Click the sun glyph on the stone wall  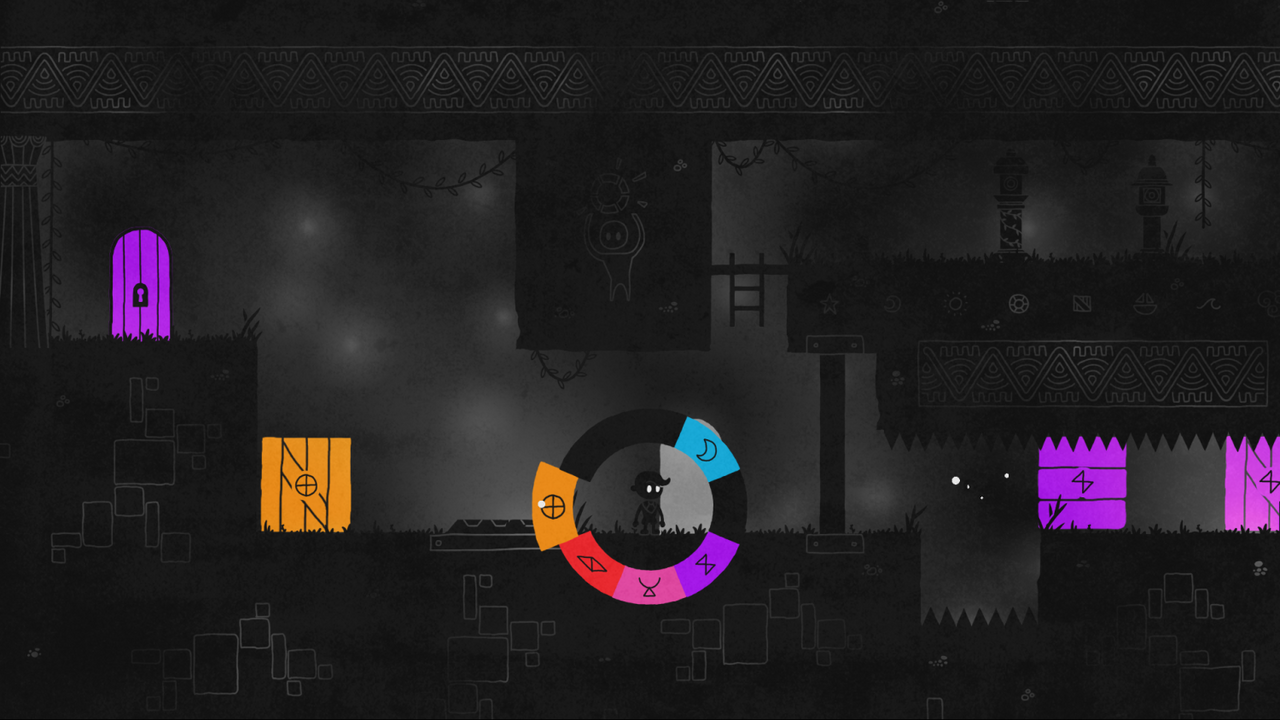pos(955,303)
